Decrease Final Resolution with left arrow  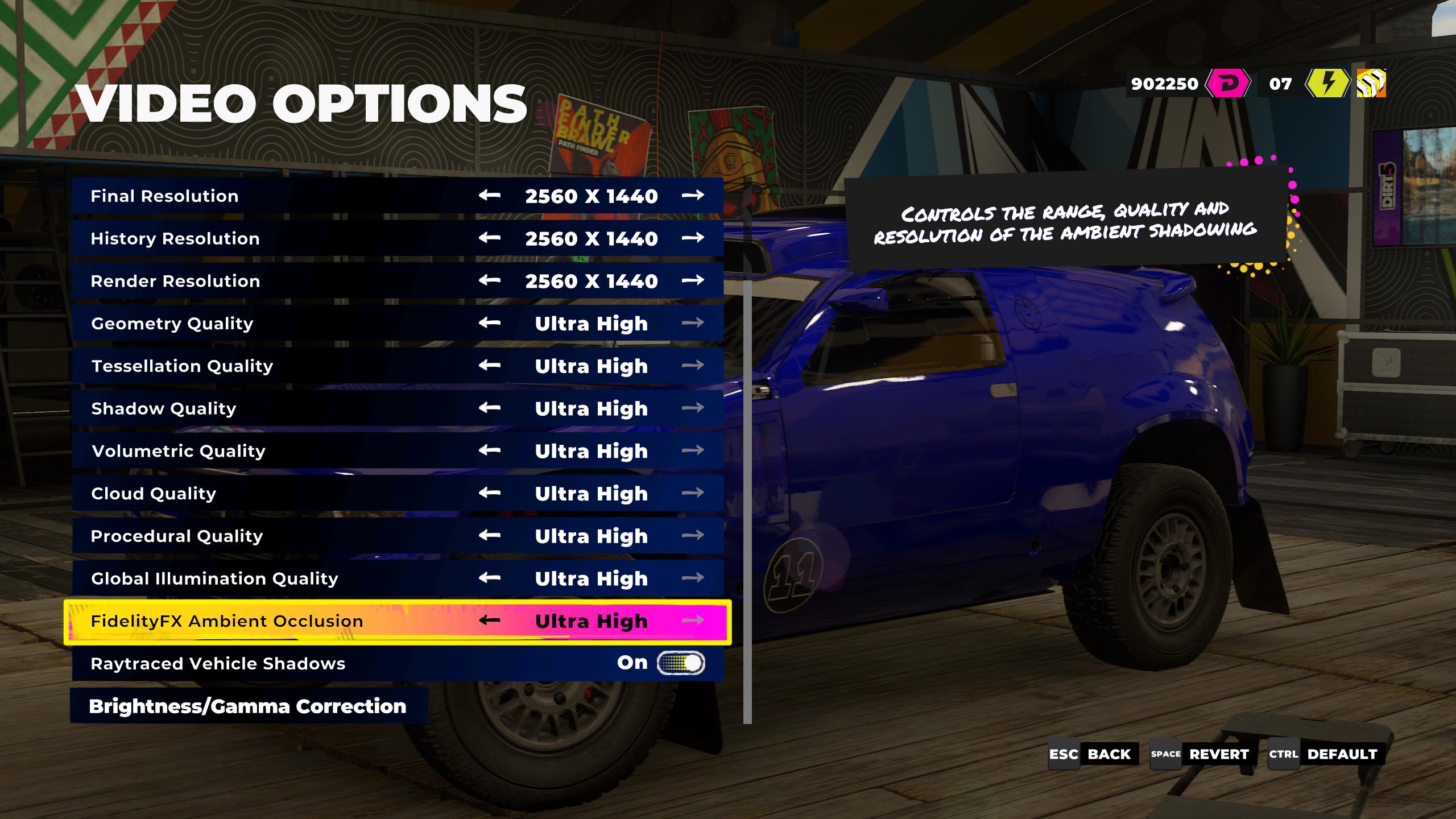[x=489, y=196]
